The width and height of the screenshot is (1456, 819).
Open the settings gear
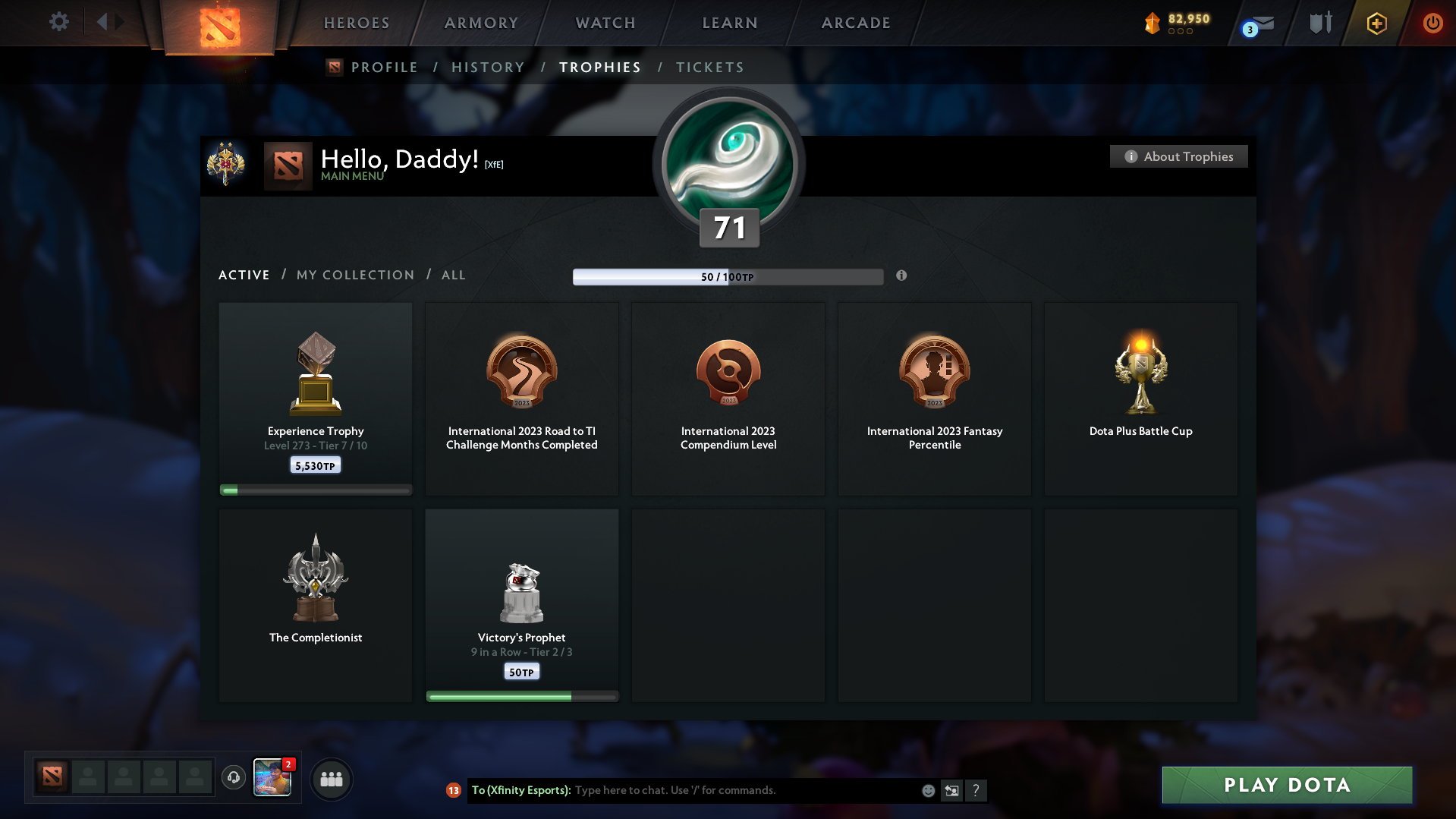click(x=58, y=22)
